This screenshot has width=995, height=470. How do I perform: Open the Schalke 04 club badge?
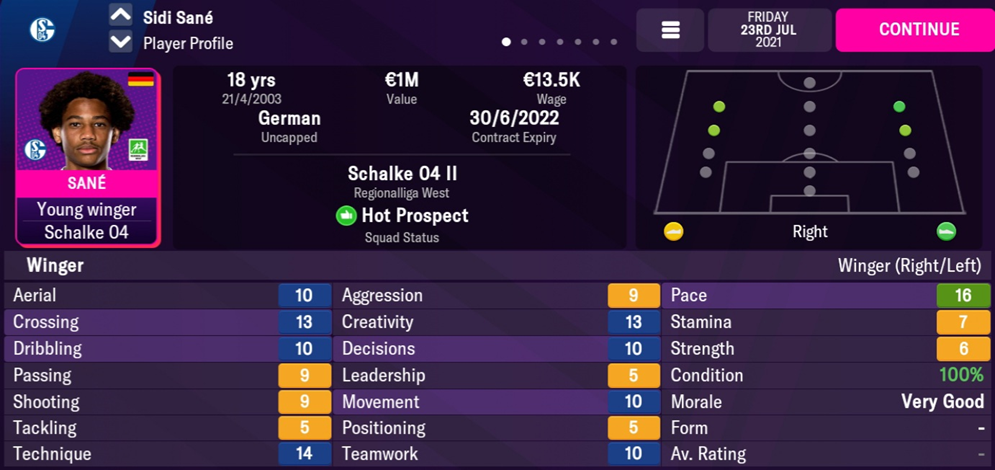pos(42,30)
